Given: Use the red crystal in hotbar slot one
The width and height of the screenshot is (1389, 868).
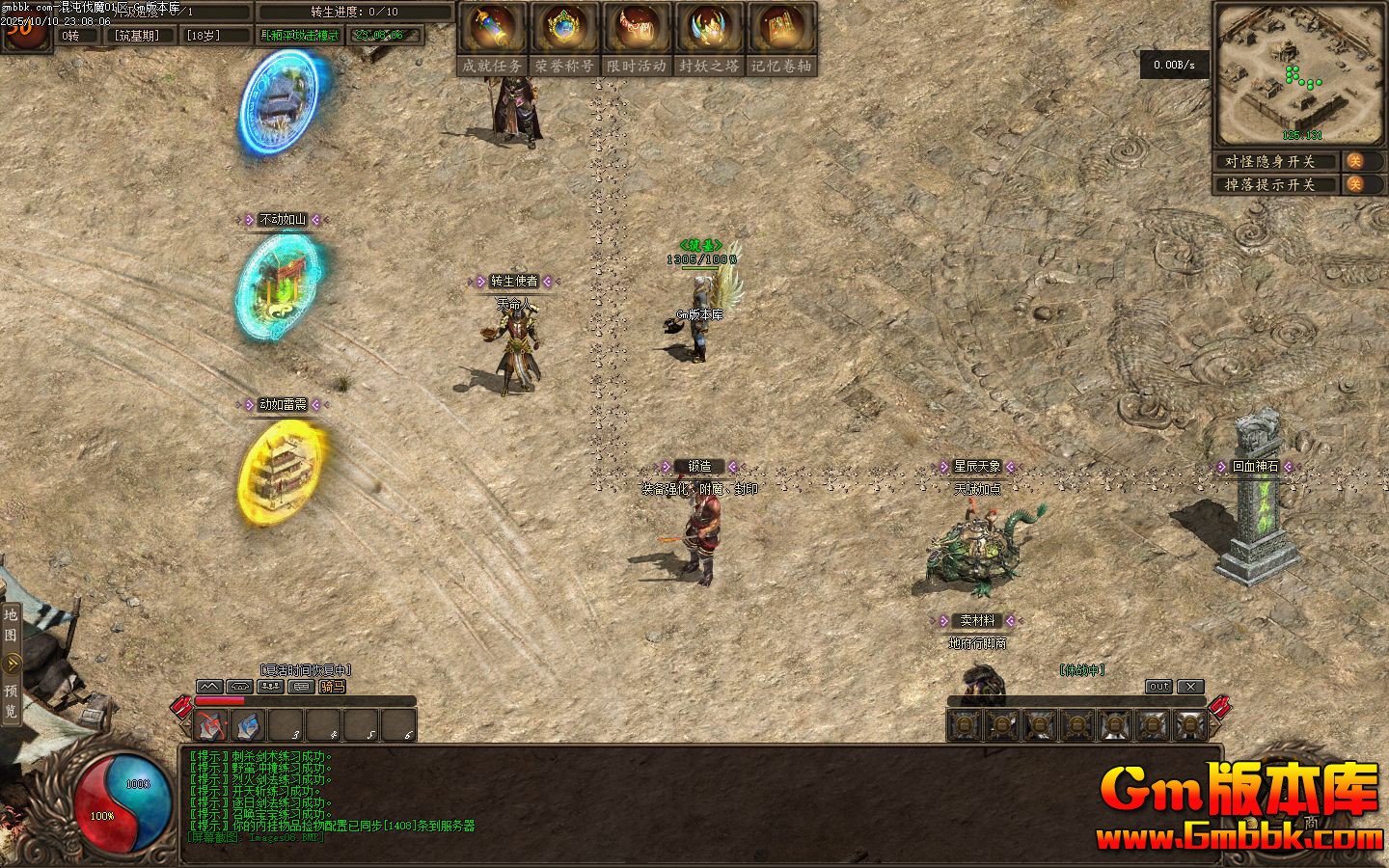Looking at the screenshot, I should (x=211, y=725).
